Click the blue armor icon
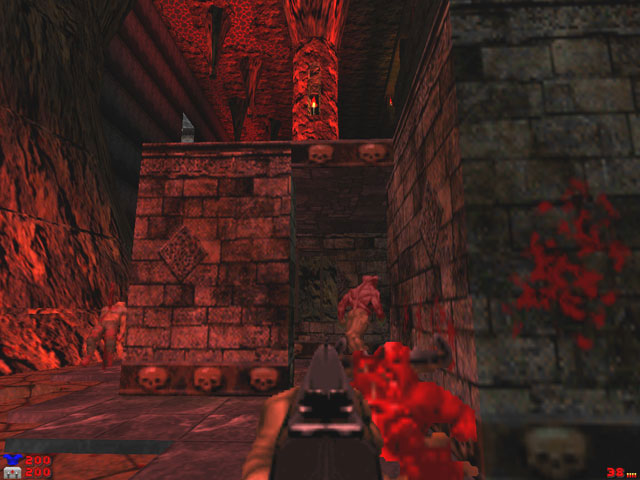 tap(13, 461)
